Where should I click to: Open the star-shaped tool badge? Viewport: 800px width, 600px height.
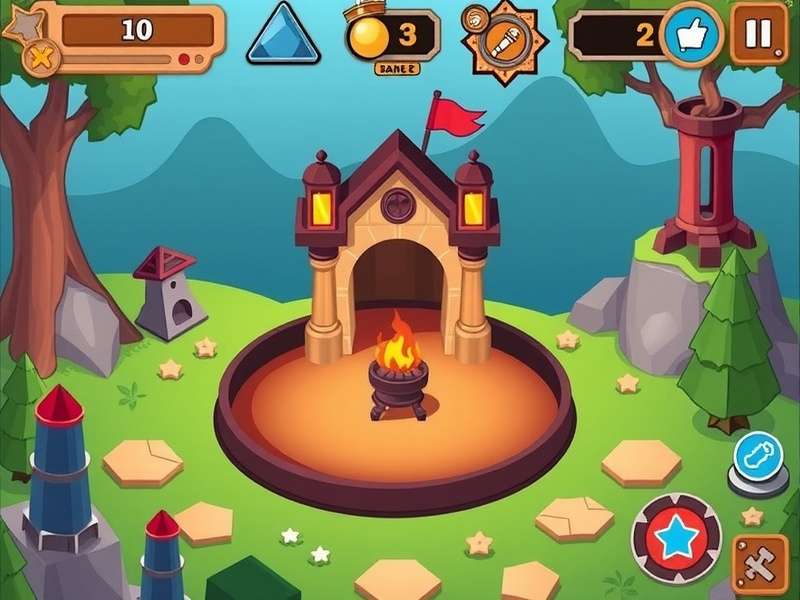[x=501, y=42]
